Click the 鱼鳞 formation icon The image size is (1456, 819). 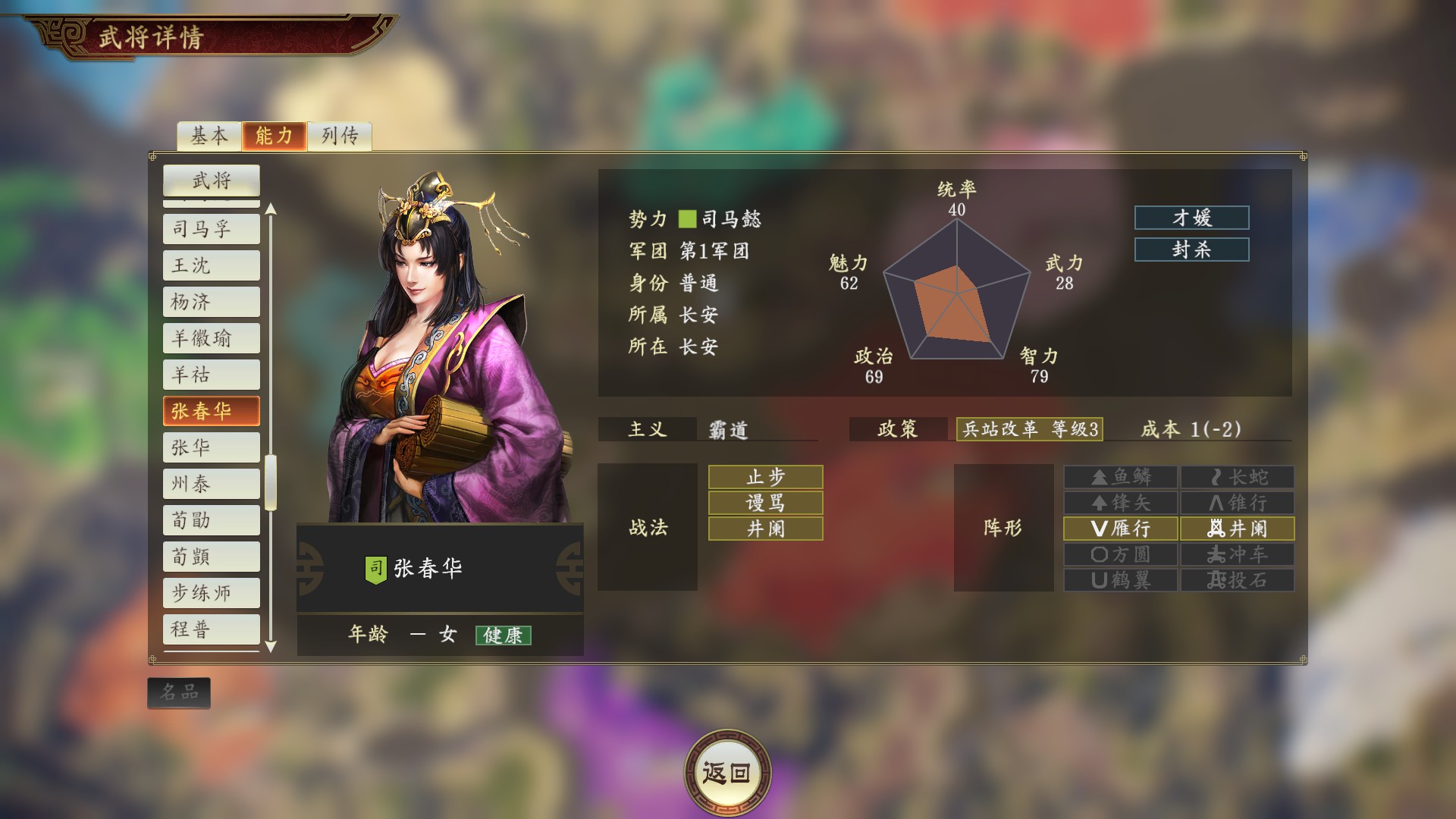[x=1120, y=477]
